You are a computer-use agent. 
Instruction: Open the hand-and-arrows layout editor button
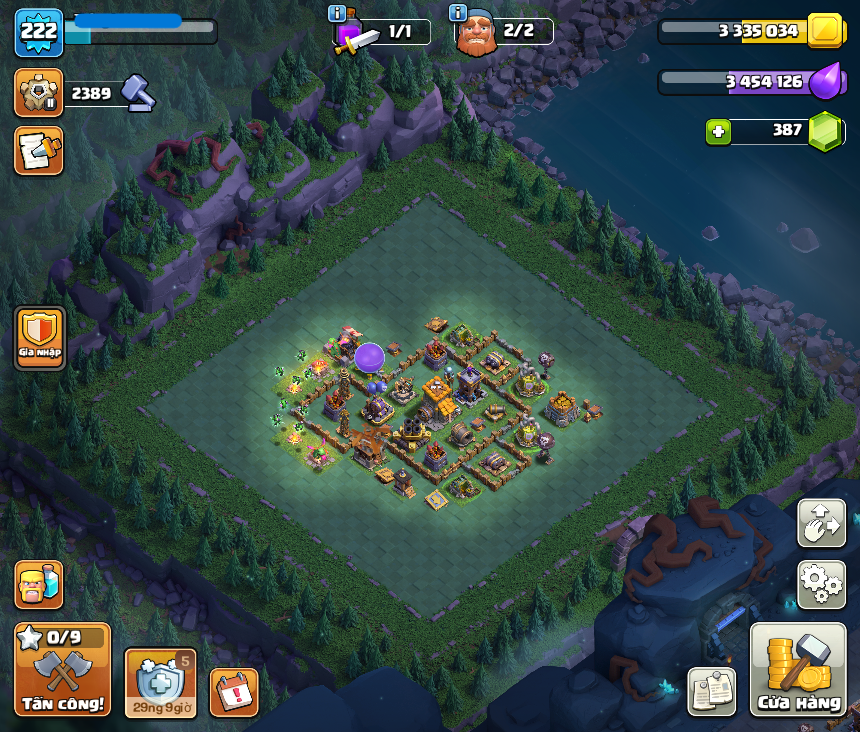(821, 523)
